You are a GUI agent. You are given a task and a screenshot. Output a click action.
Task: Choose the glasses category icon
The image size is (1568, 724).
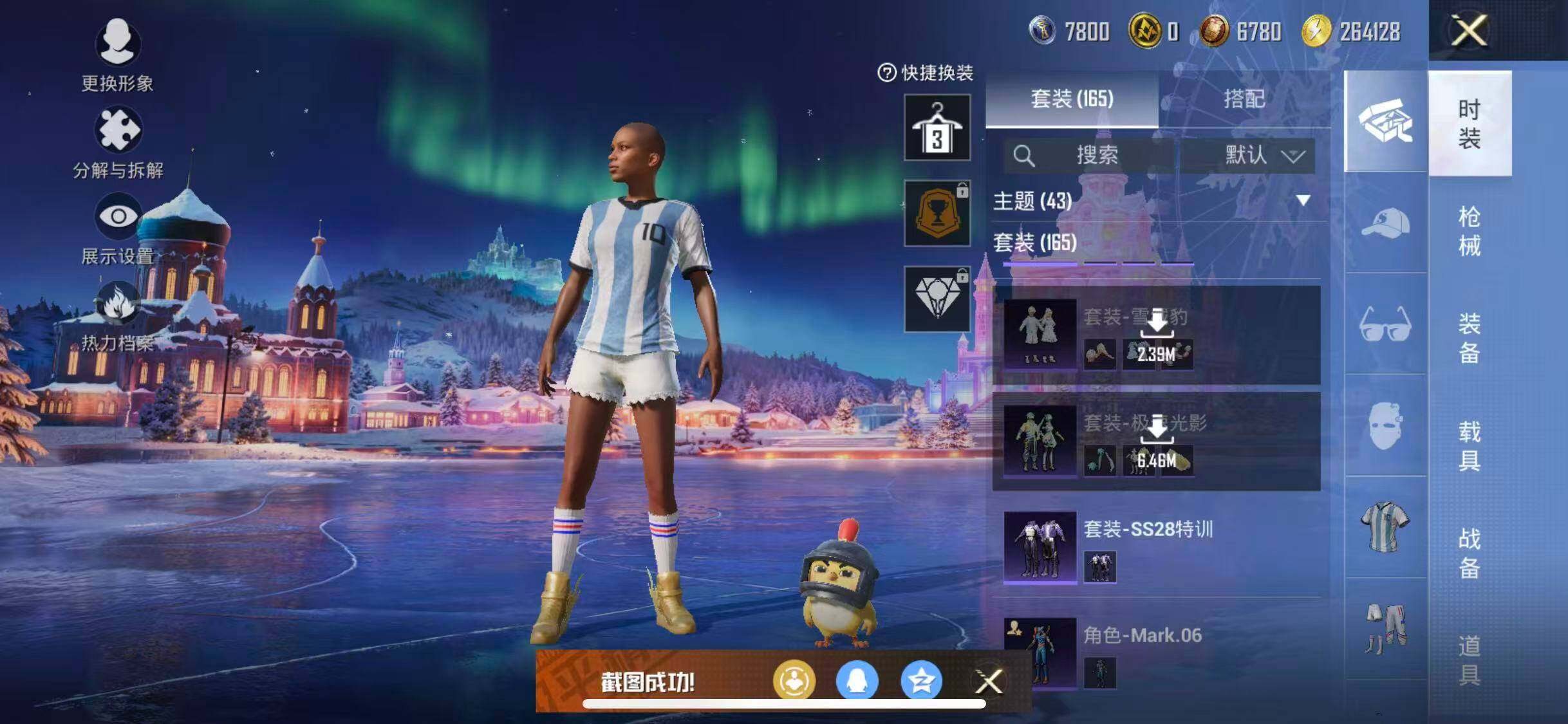(x=1385, y=324)
